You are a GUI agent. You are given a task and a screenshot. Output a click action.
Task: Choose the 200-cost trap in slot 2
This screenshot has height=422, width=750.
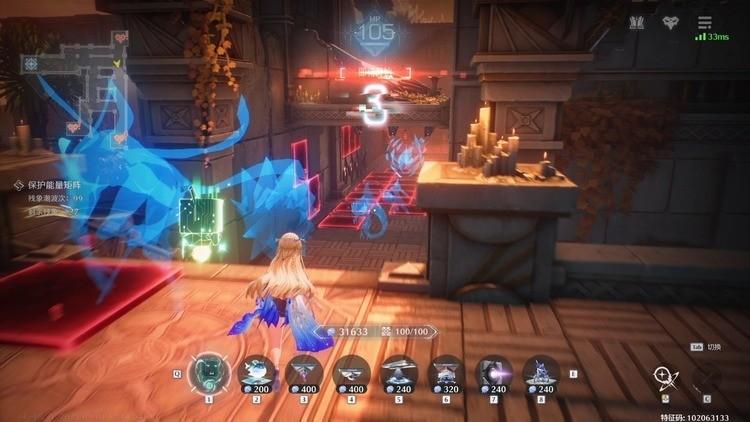pyautogui.click(x=256, y=371)
